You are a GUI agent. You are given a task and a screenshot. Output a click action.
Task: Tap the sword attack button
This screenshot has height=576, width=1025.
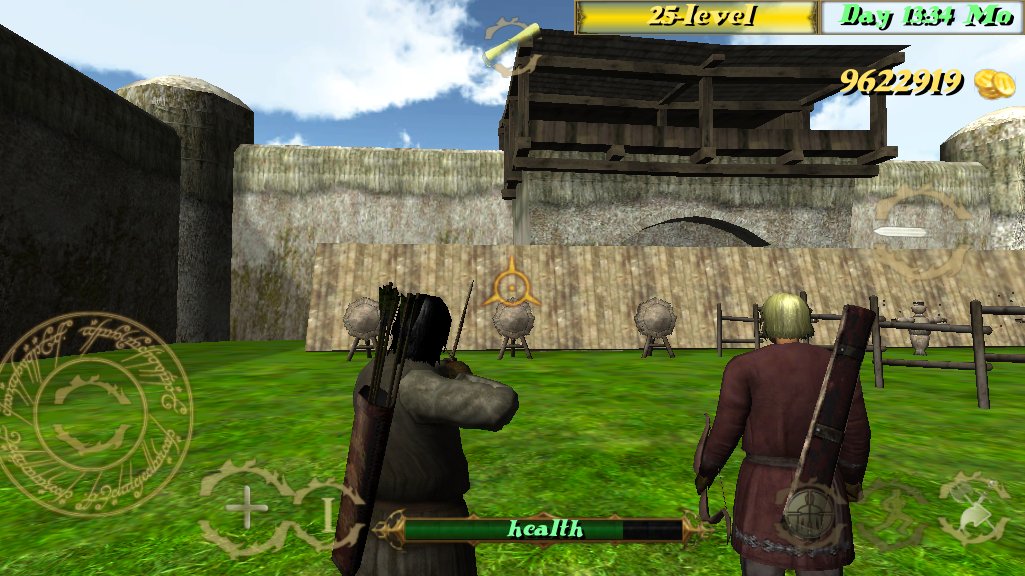[918, 233]
